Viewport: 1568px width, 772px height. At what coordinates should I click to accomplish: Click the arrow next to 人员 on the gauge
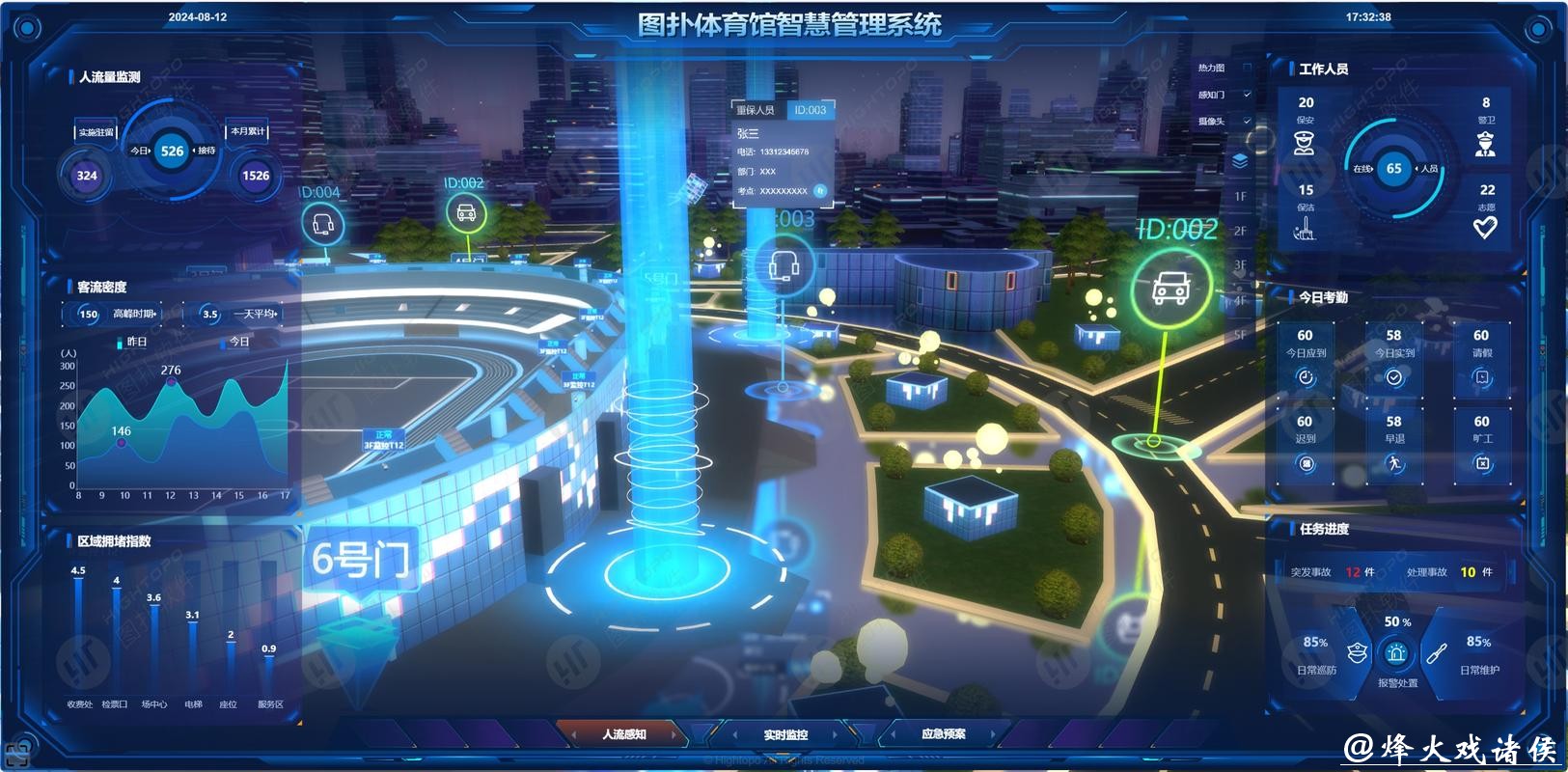click(x=1417, y=168)
